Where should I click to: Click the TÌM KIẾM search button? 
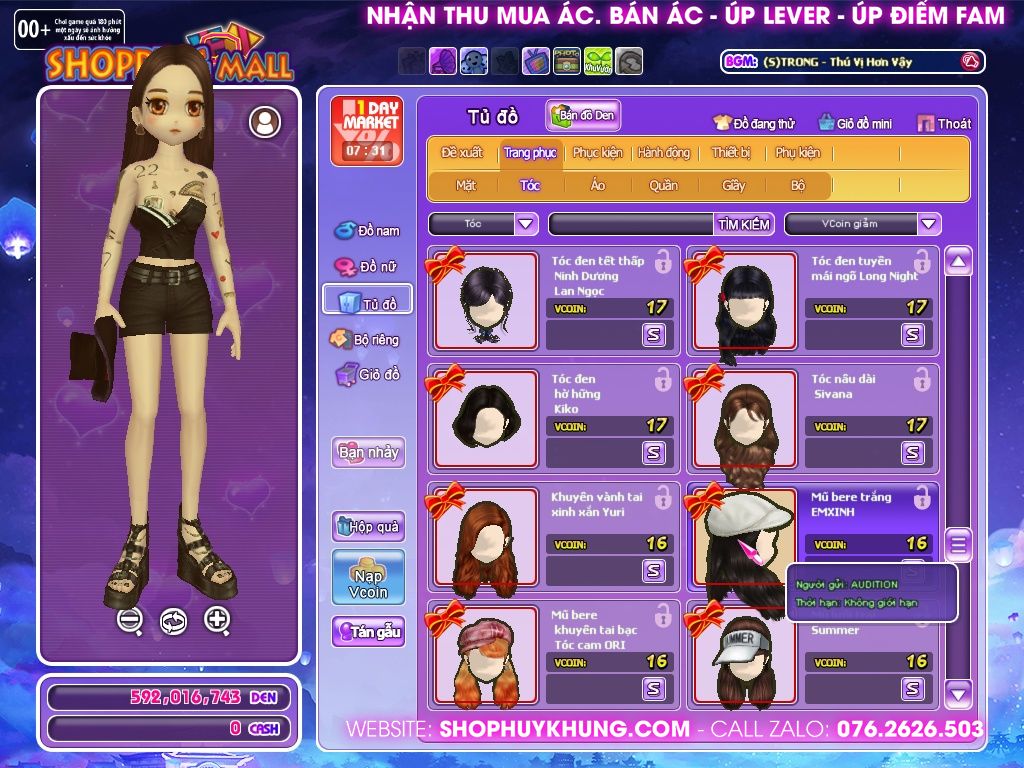coord(743,224)
